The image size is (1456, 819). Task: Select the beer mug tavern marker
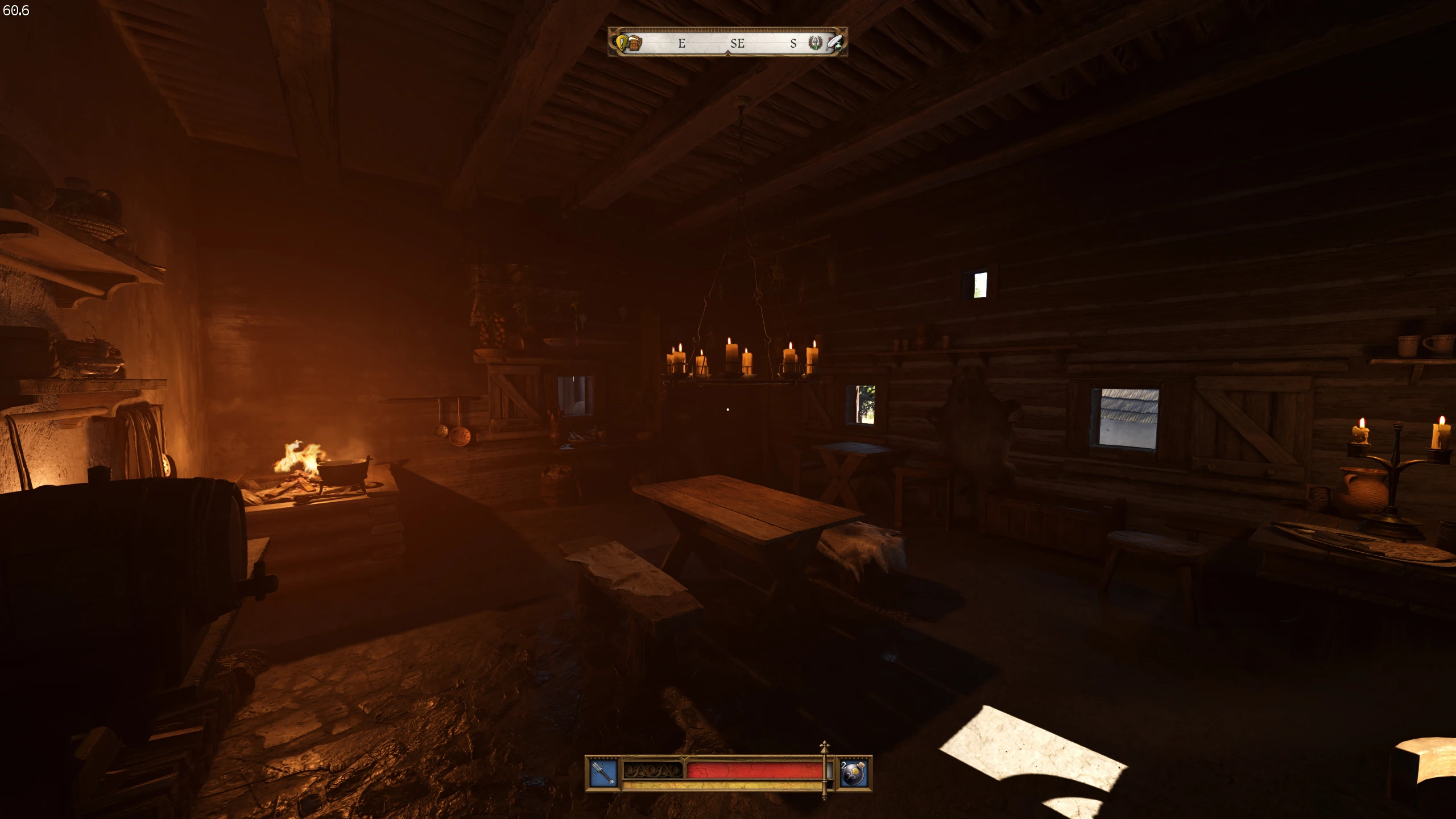[x=635, y=43]
